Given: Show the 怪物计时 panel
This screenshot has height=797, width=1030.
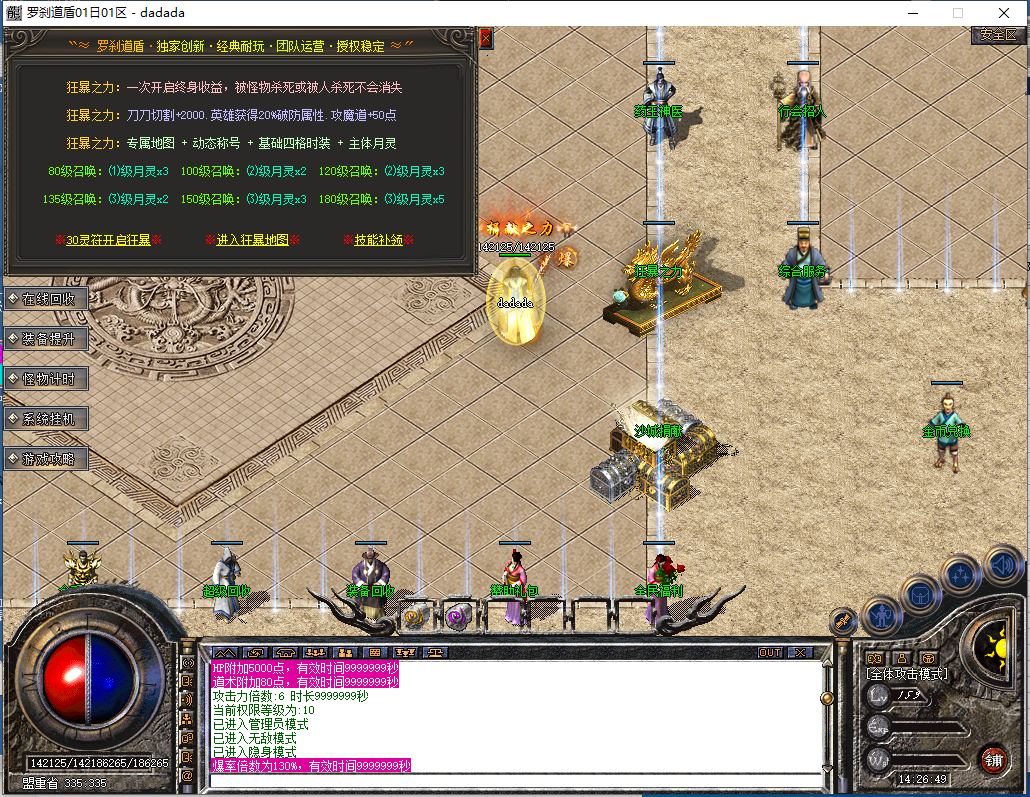Looking at the screenshot, I should 47,378.
